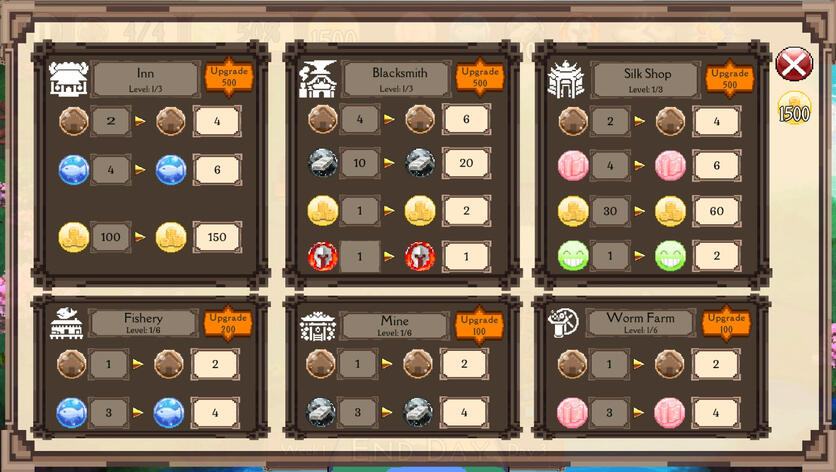Close the building upgrade panel
Screen dimensions: 836x472
[x=794, y=67]
